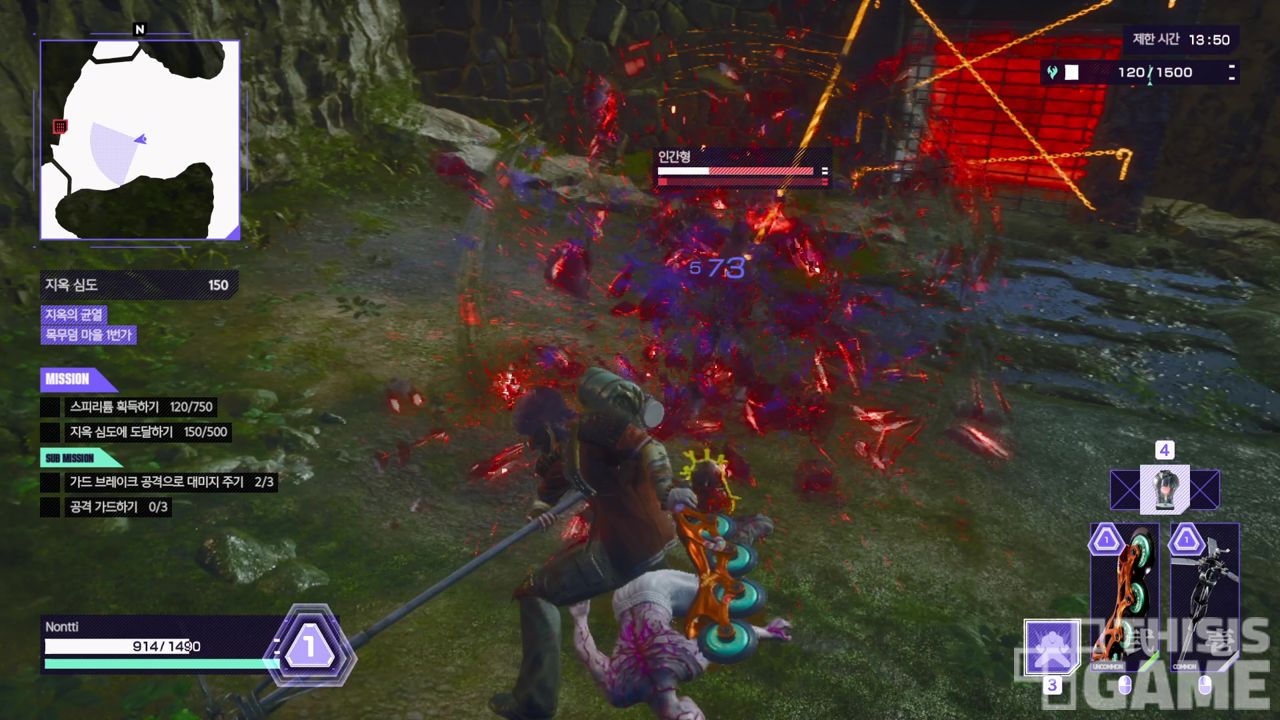Click the 지옥의 균열 location tag
Viewport: 1280px width, 720px height.
(74, 315)
